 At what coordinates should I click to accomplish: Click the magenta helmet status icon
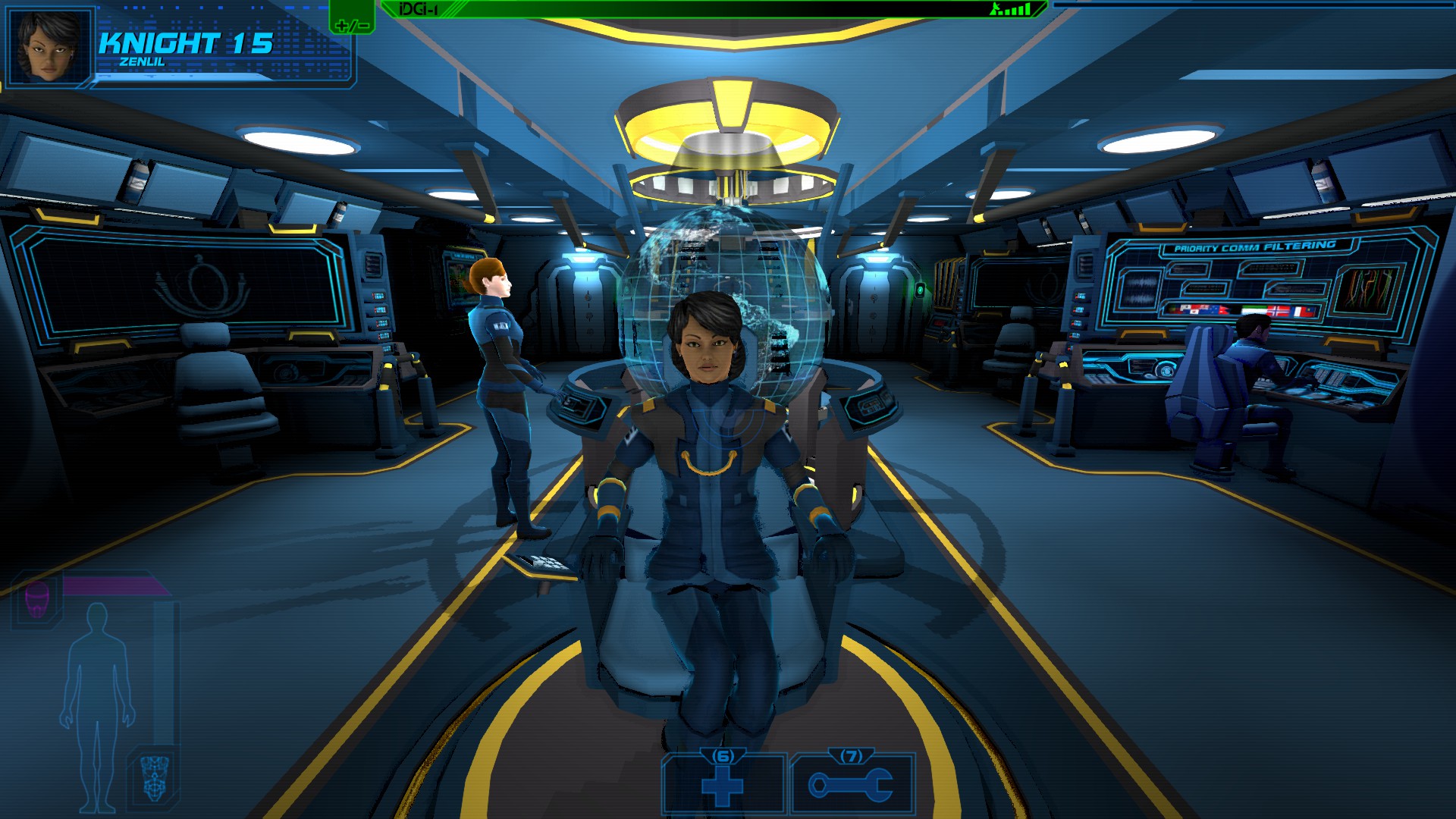pyautogui.click(x=35, y=599)
